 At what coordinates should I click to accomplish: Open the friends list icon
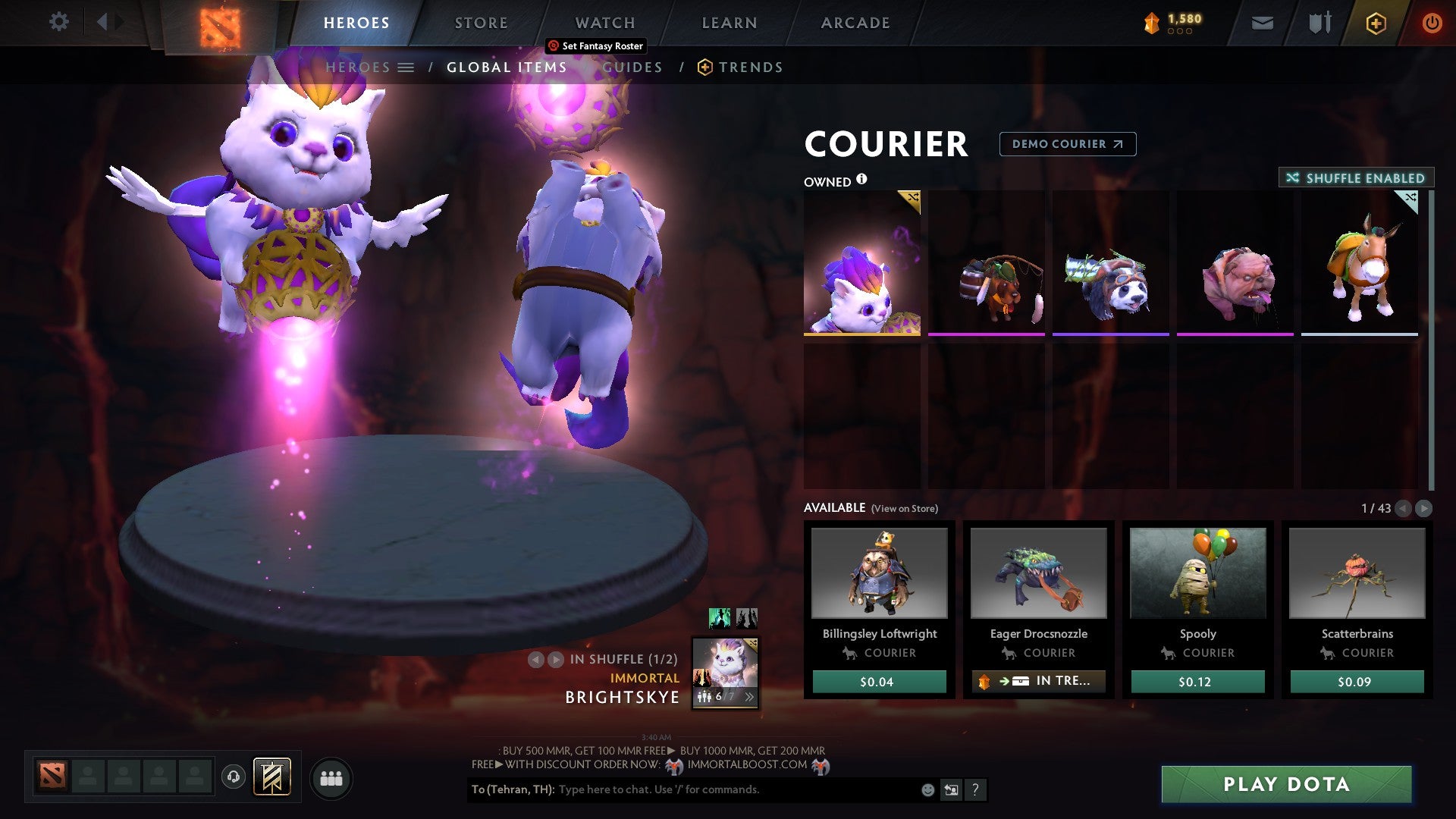click(331, 777)
